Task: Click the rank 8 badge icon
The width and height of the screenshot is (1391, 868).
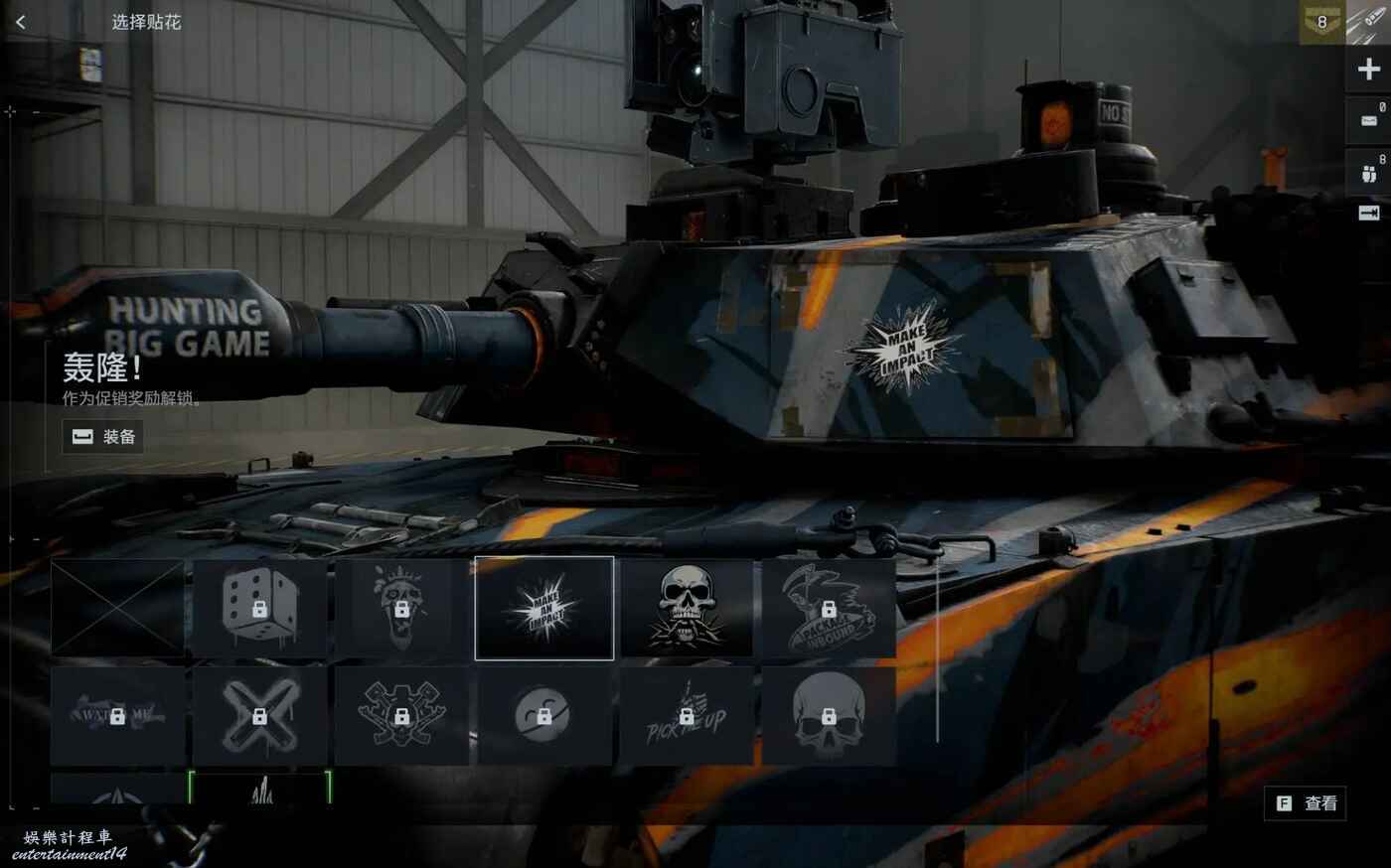Action: [1321, 22]
